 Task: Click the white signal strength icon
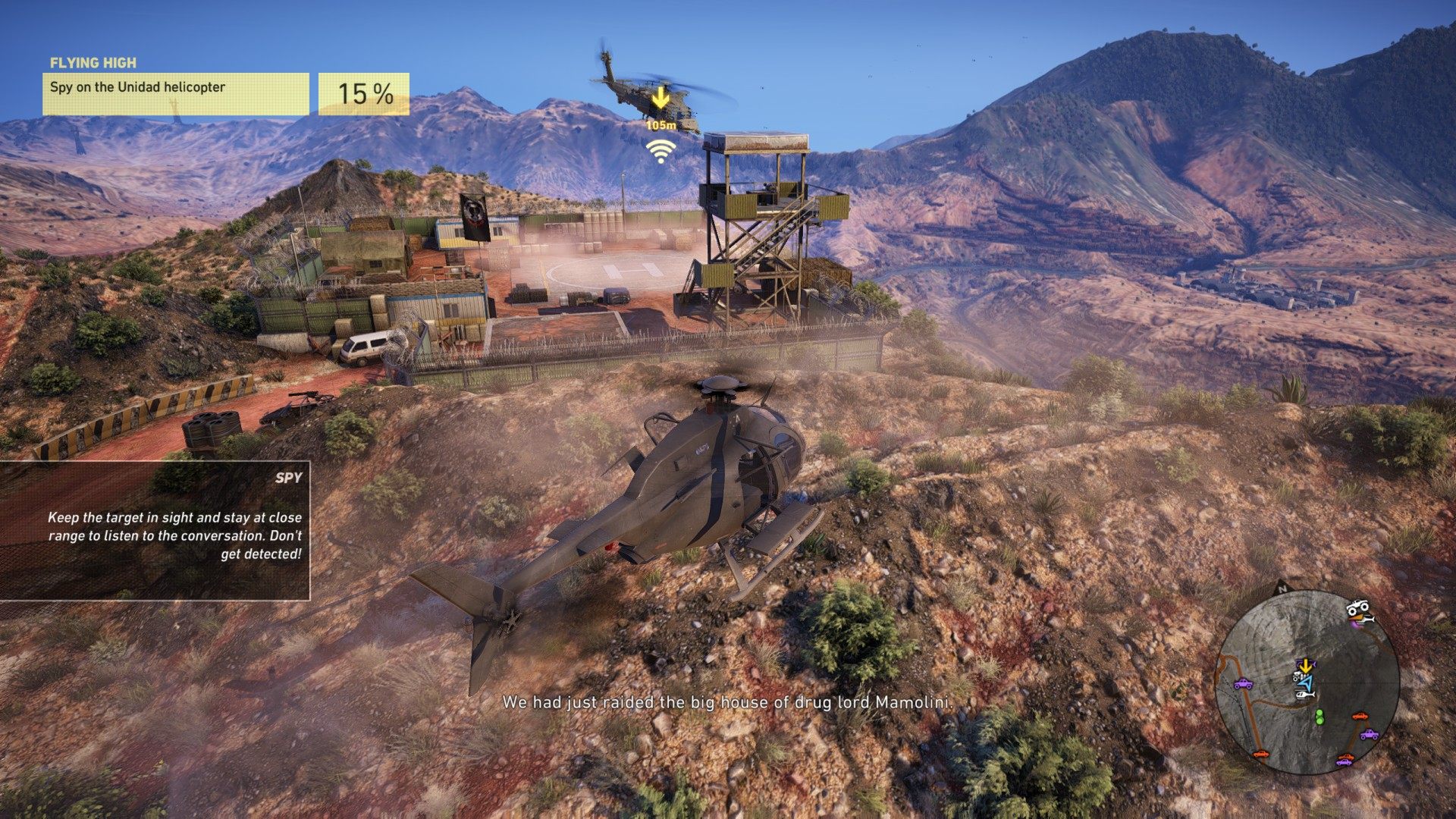661,151
